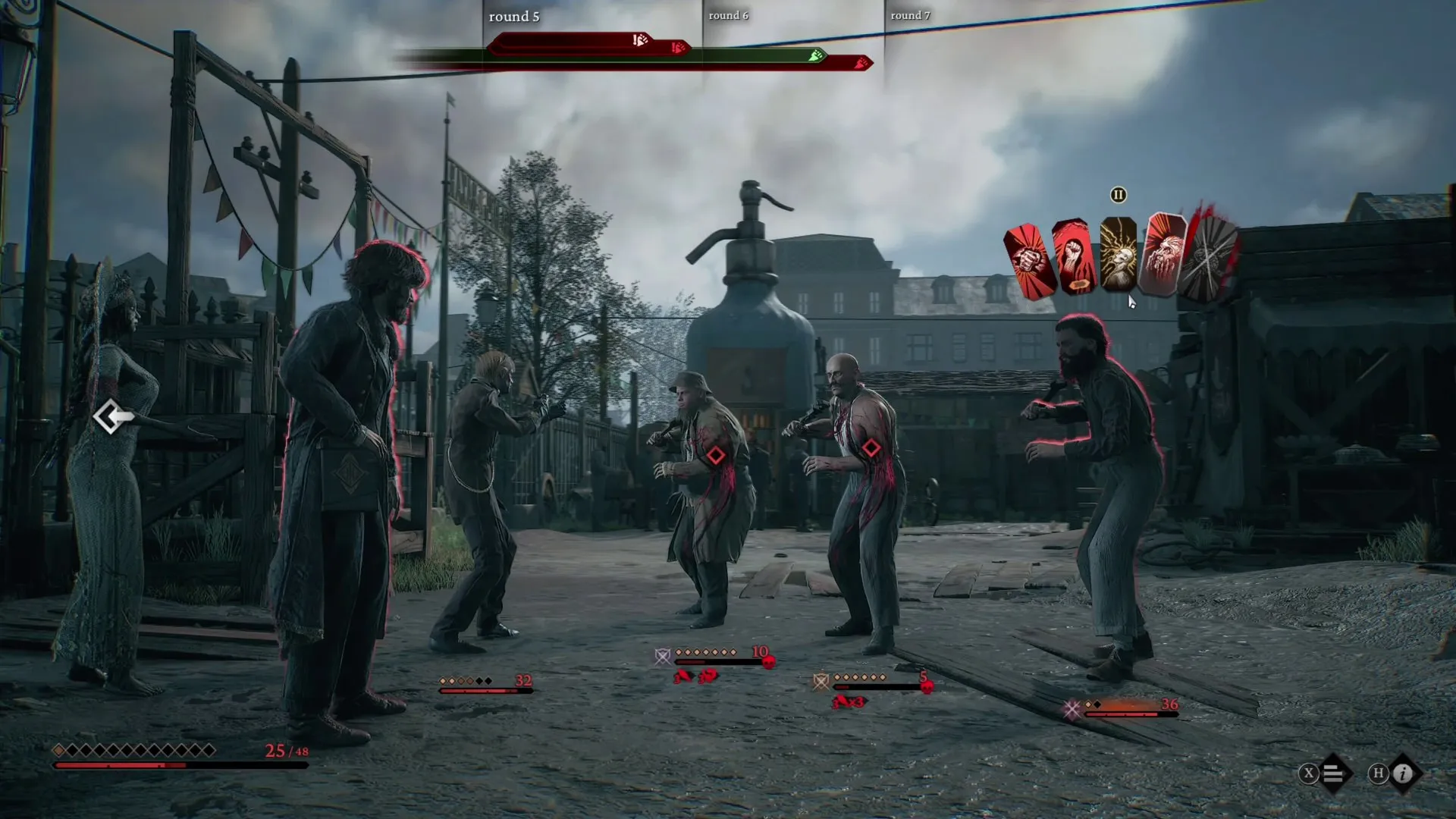Screen dimensions: 1456x819
Task: Select the bleeding face card
Action: (x=1161, y=255)
